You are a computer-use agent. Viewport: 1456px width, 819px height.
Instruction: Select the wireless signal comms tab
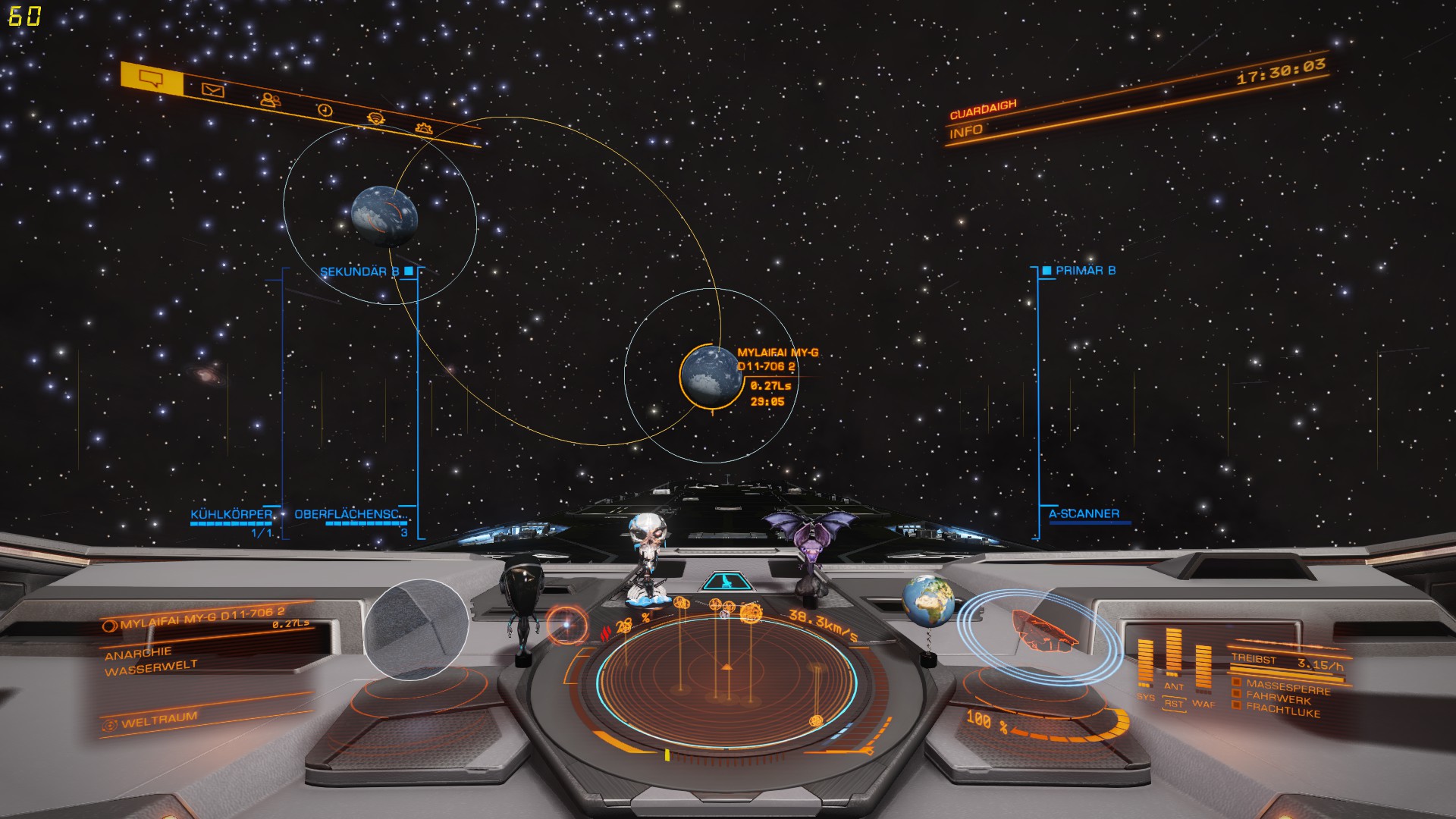click(x=375, y=118)
